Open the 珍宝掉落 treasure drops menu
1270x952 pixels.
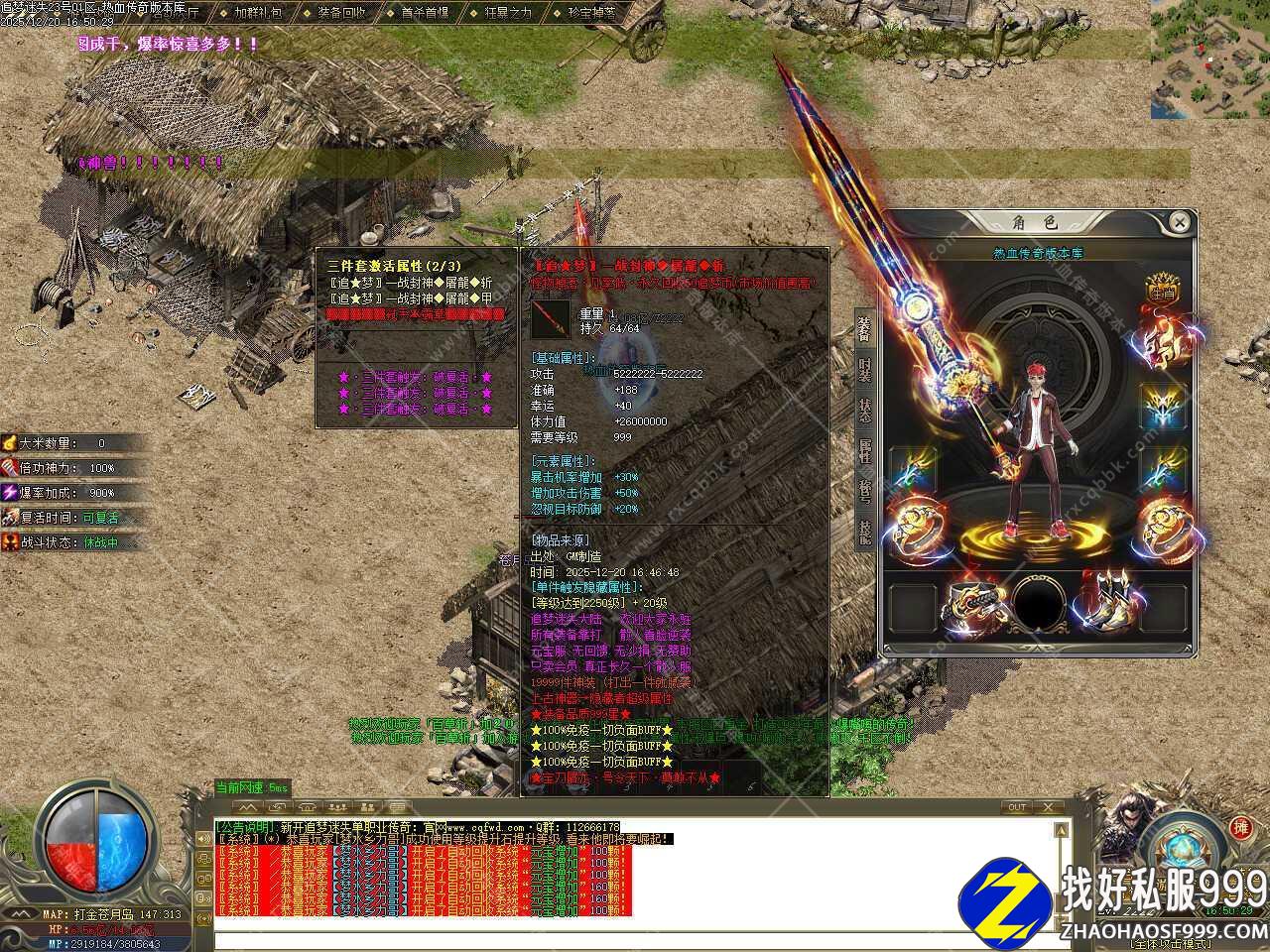click(592, 13)
